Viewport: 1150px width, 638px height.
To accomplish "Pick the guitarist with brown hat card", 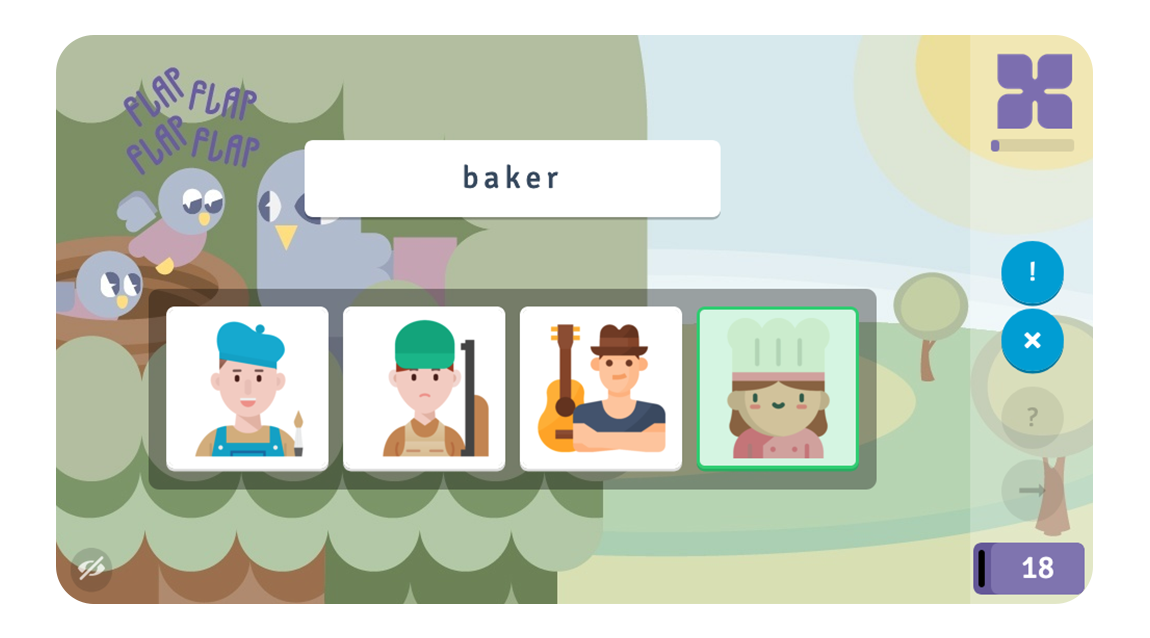I will [601, 388].
